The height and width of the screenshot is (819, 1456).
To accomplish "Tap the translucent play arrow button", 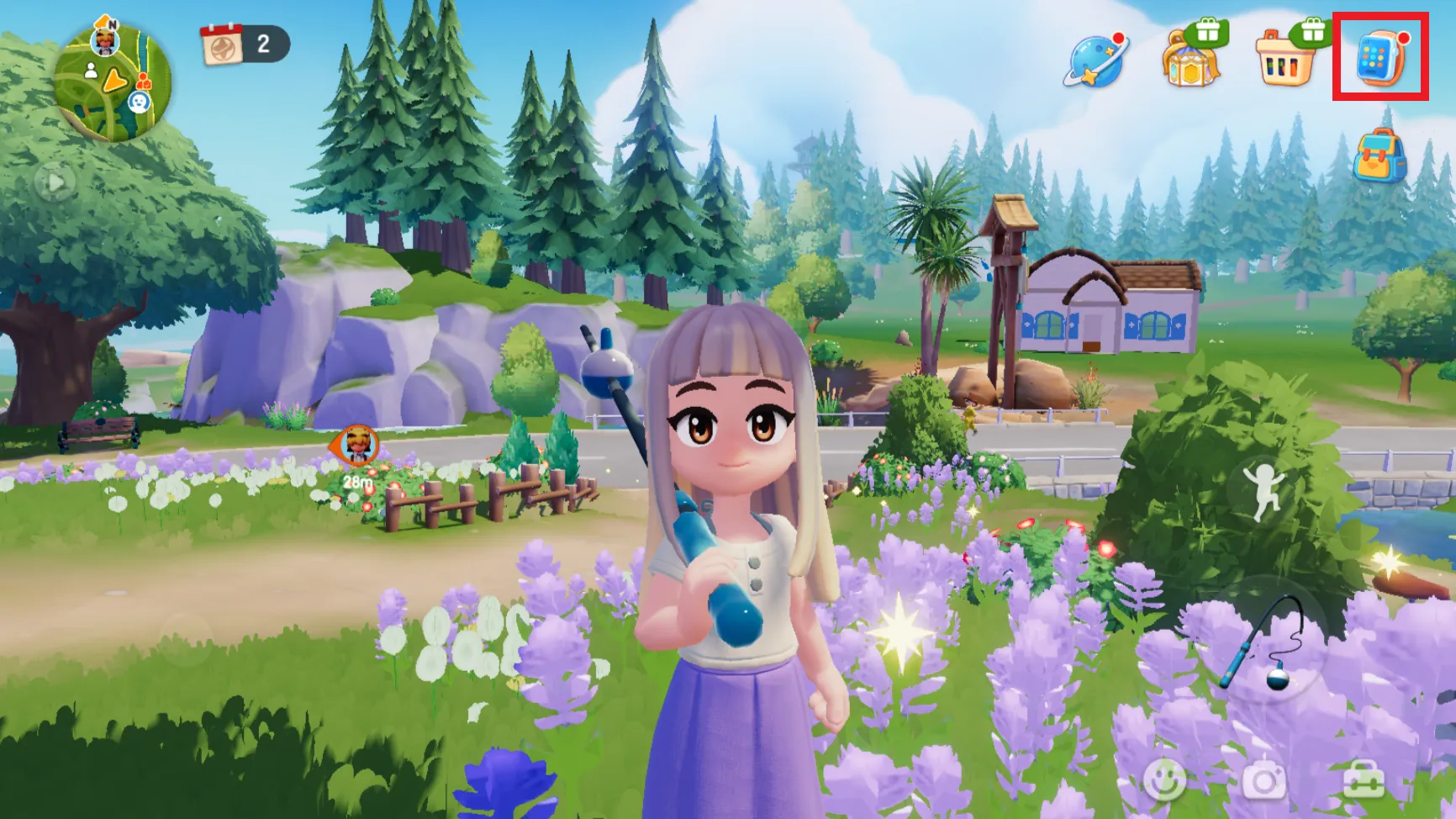I will [x=55, y=182].
